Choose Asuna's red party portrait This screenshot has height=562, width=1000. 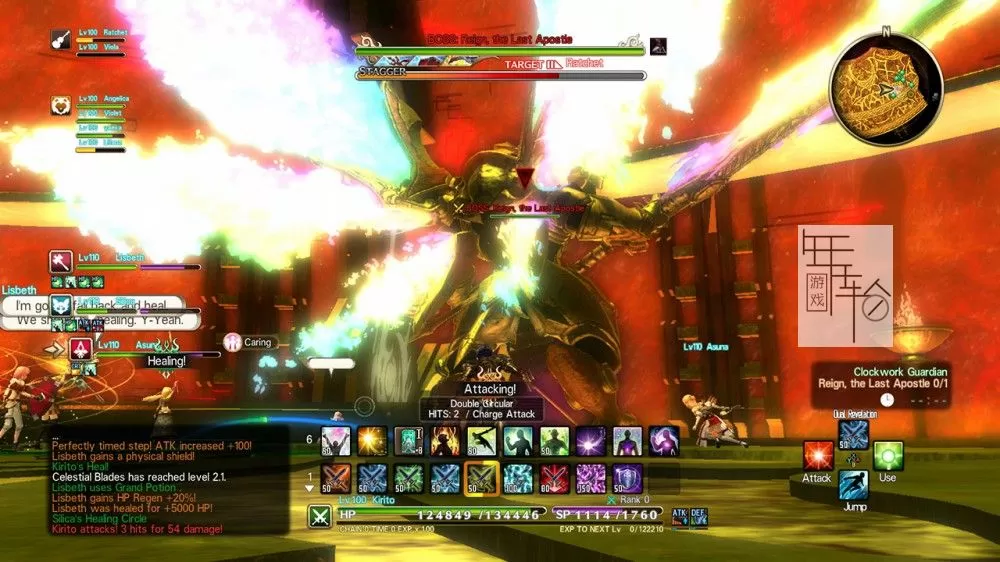[80, 348]
